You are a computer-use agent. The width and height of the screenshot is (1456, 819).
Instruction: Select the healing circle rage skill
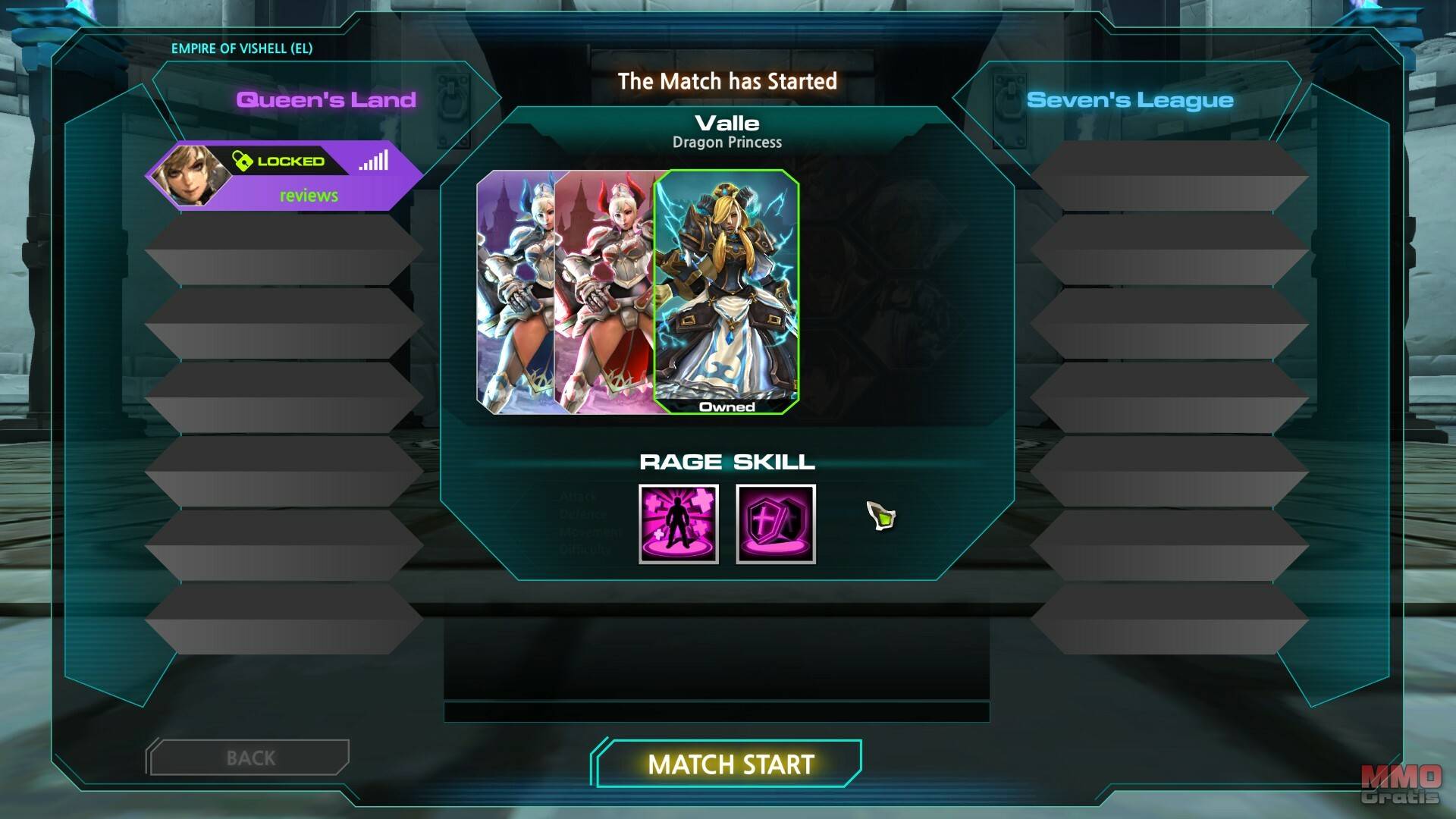point(679,524)
